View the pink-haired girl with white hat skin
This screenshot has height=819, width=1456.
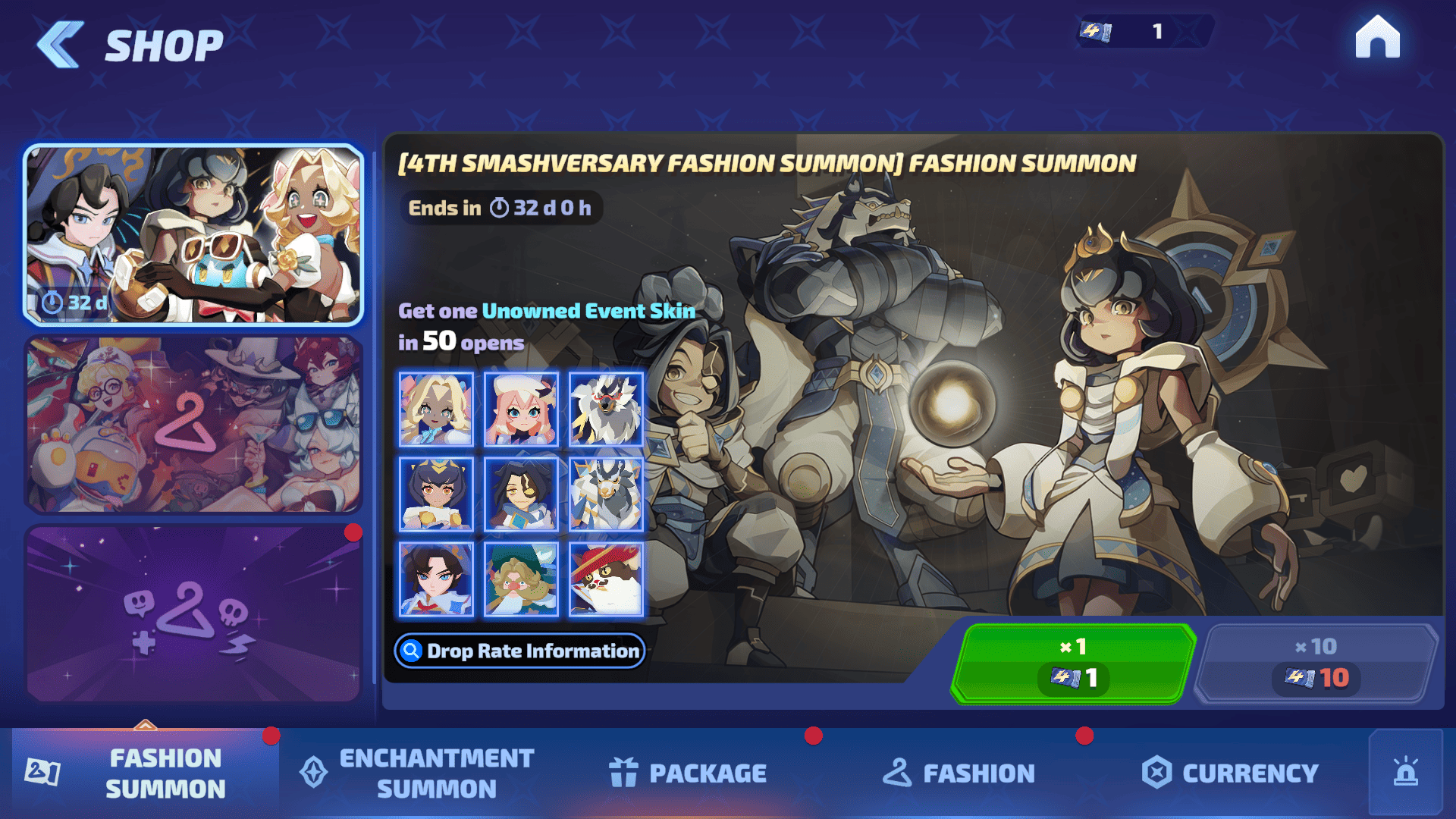coord(521,409)
